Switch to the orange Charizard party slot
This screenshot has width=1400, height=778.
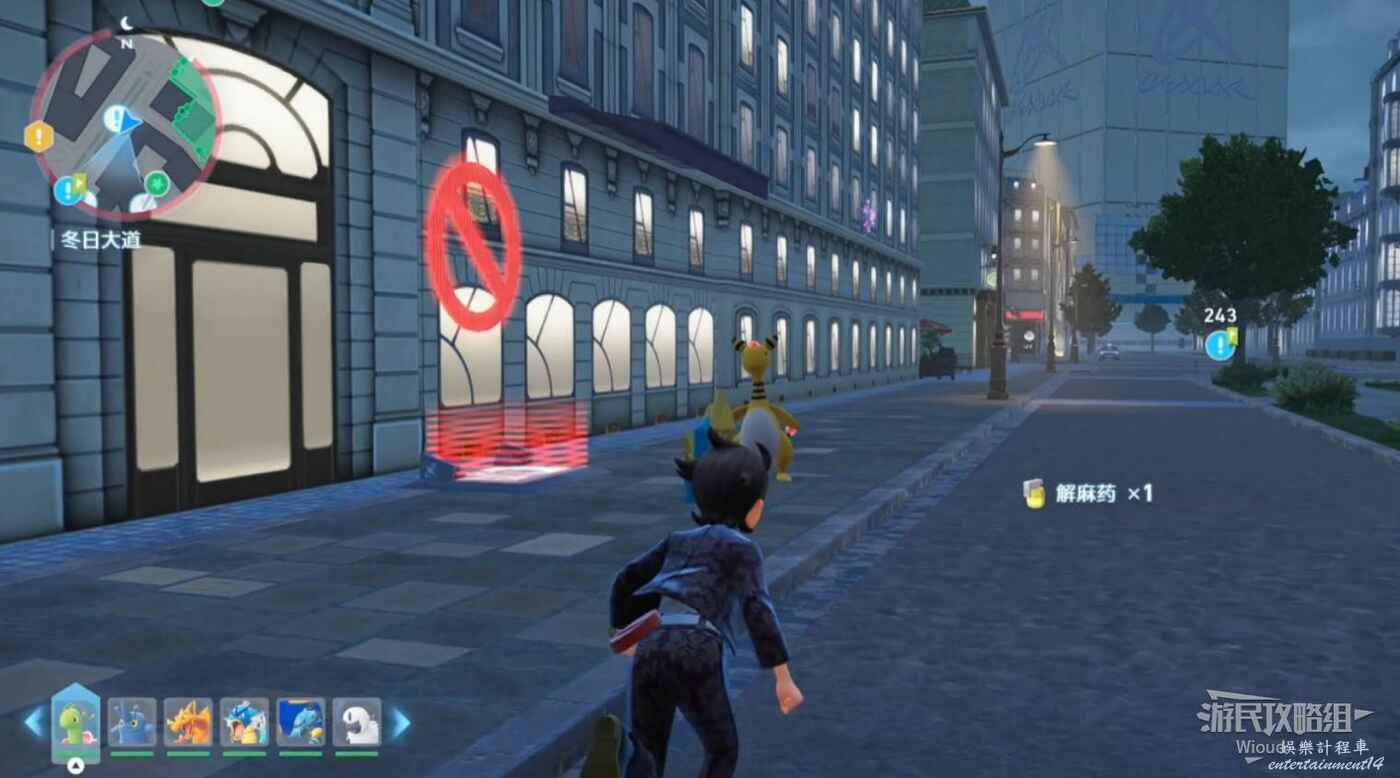(188, 722)
